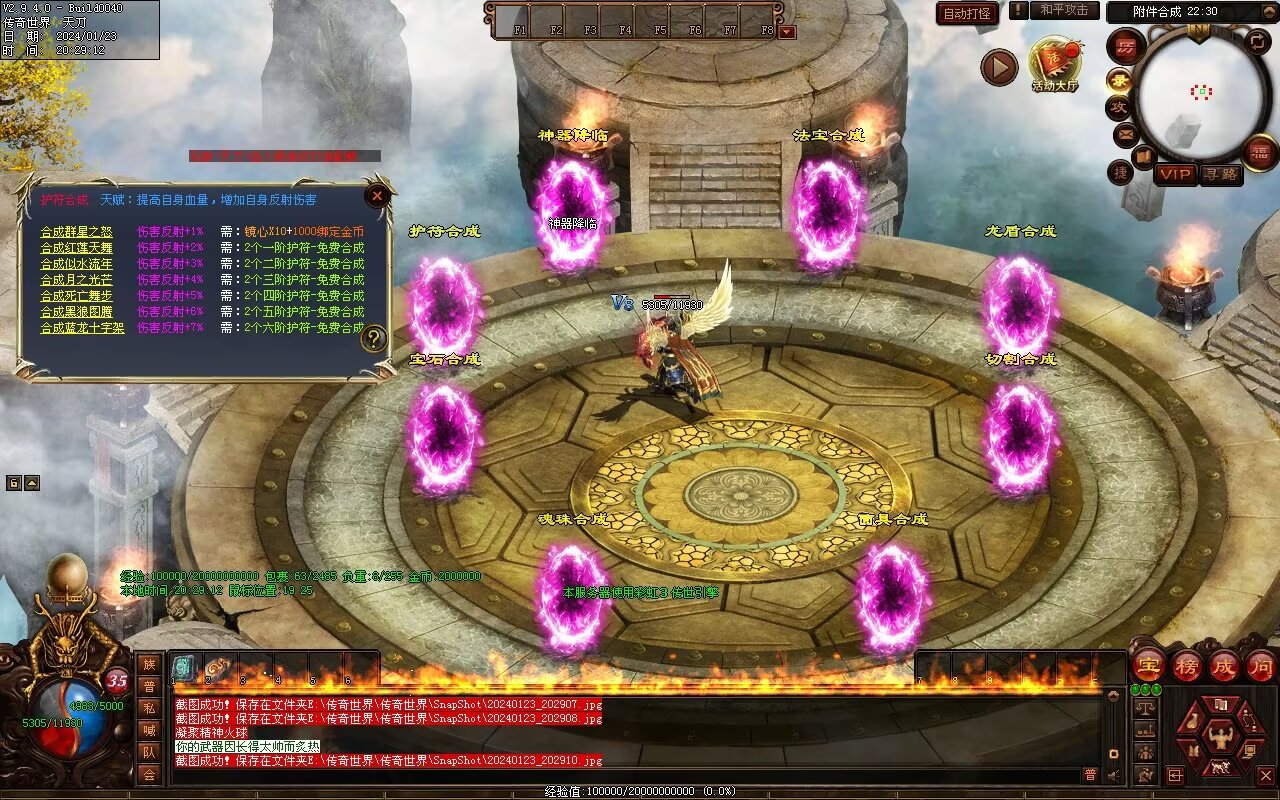Open the 活动大厅 event hall

(1055, 64)
